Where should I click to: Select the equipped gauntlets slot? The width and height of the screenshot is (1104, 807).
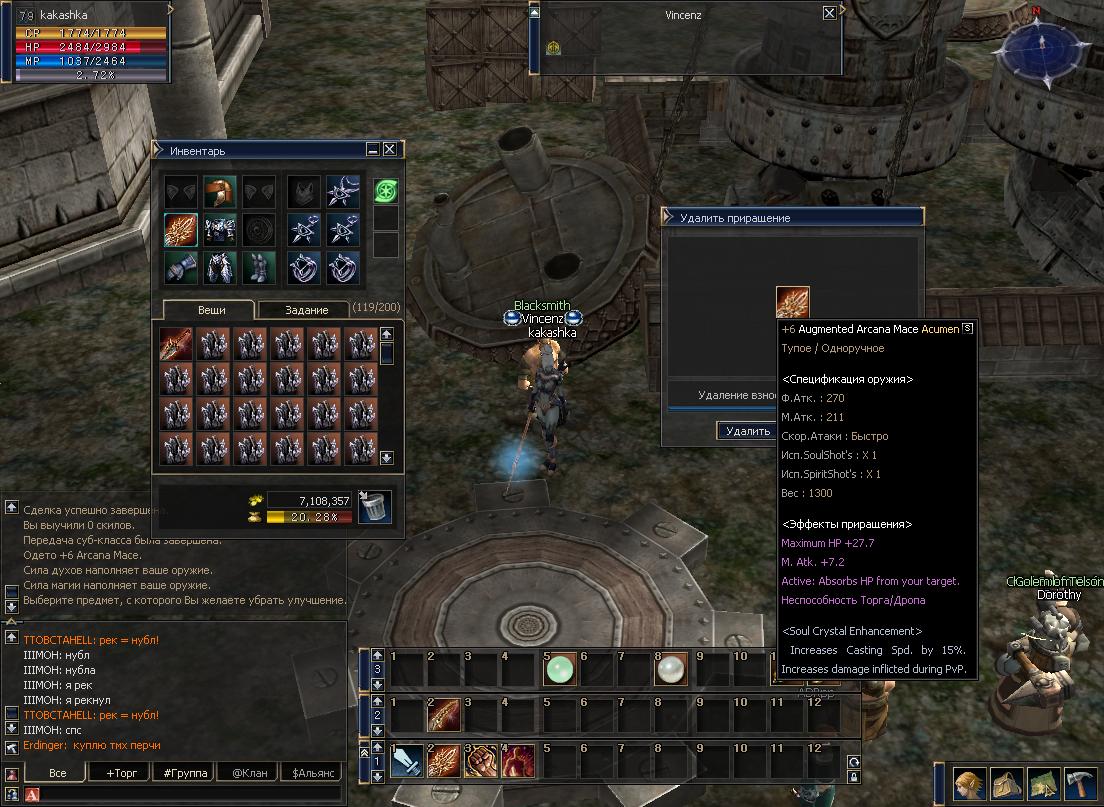point(181,268)
